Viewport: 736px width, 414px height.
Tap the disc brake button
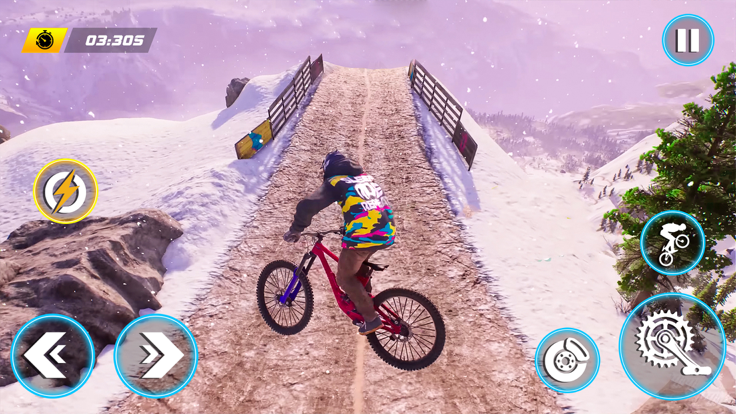(x=567, y=361)
